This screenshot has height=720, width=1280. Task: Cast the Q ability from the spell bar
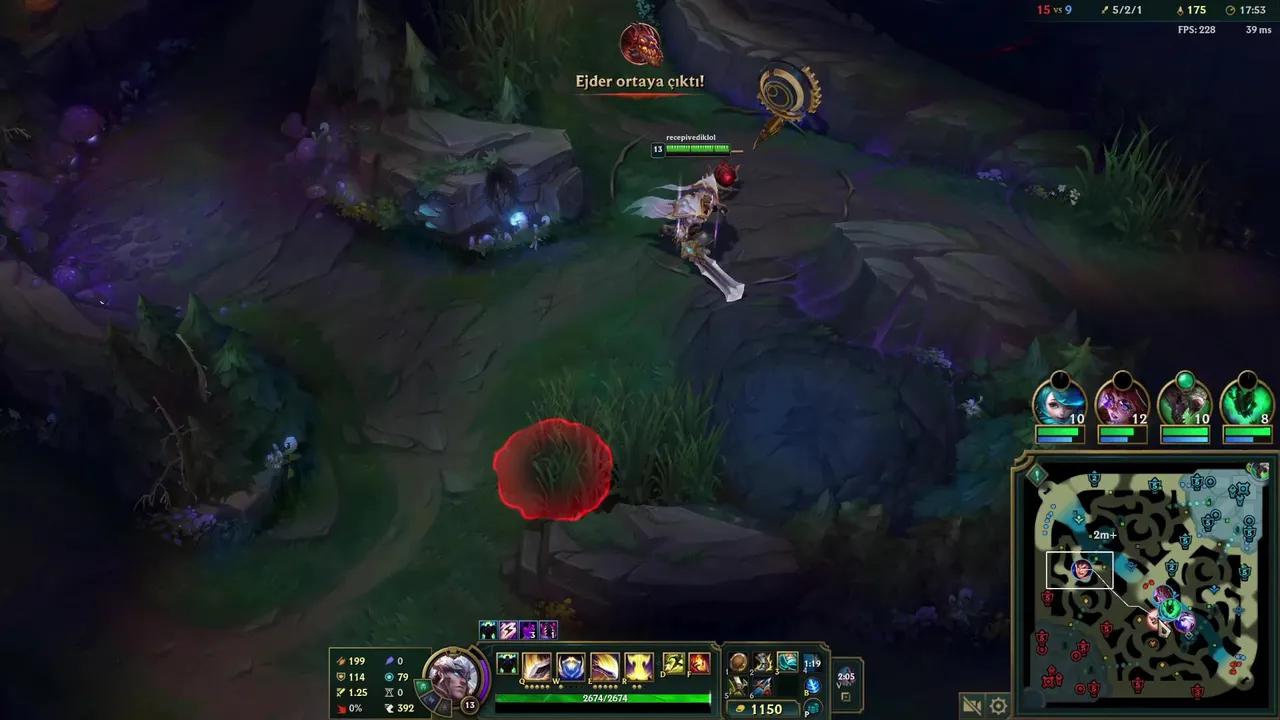click(536, 665)
